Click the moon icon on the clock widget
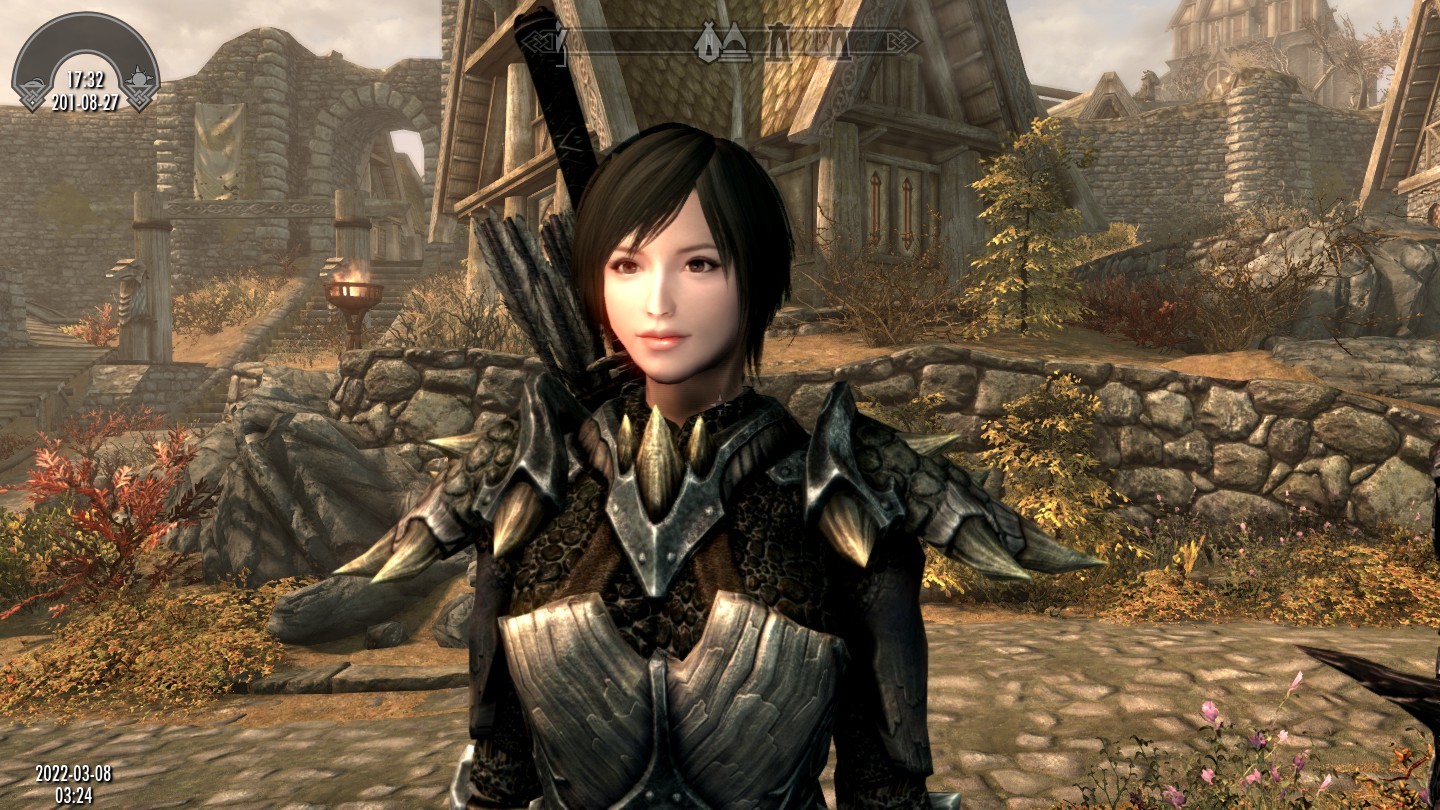1440x810 pixels. 34,83
